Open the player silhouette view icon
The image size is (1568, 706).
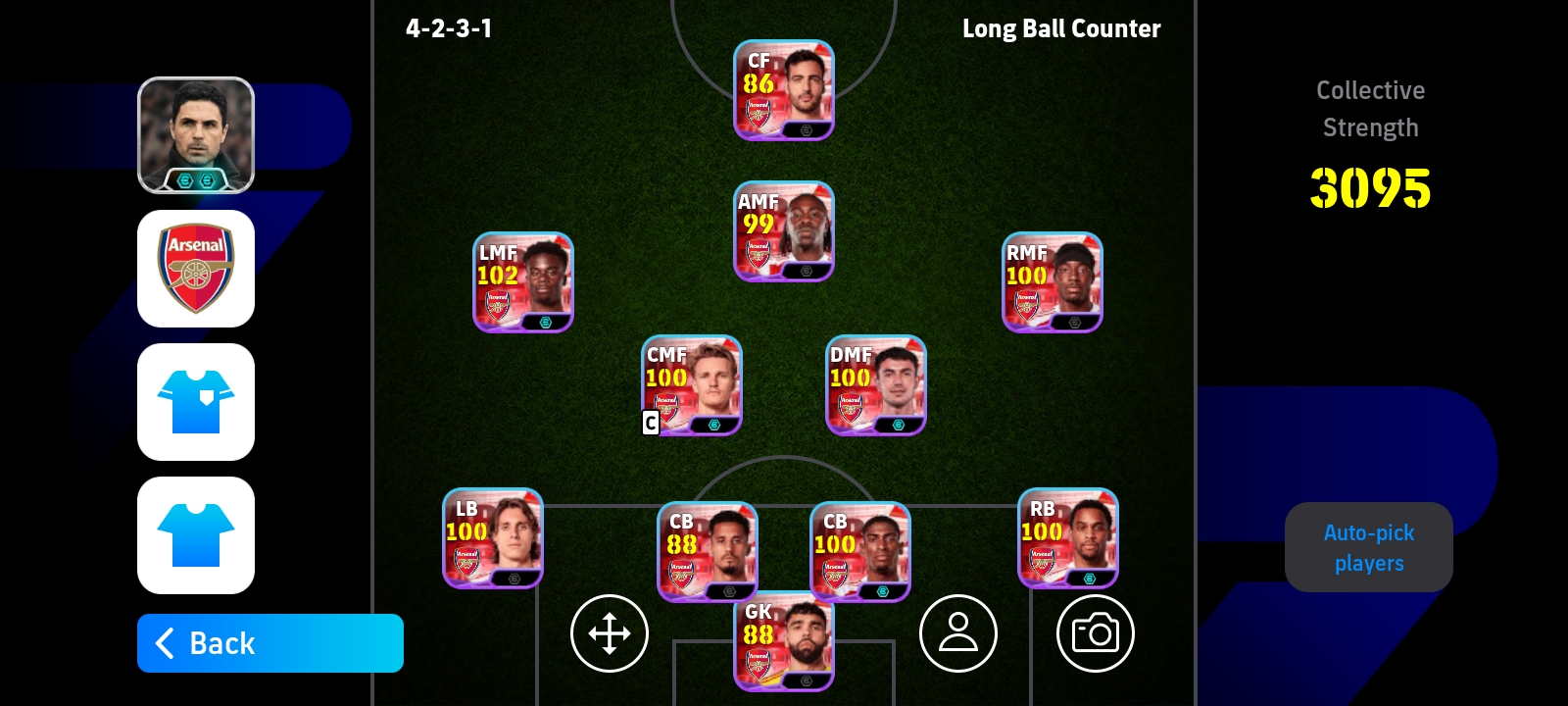958,633
